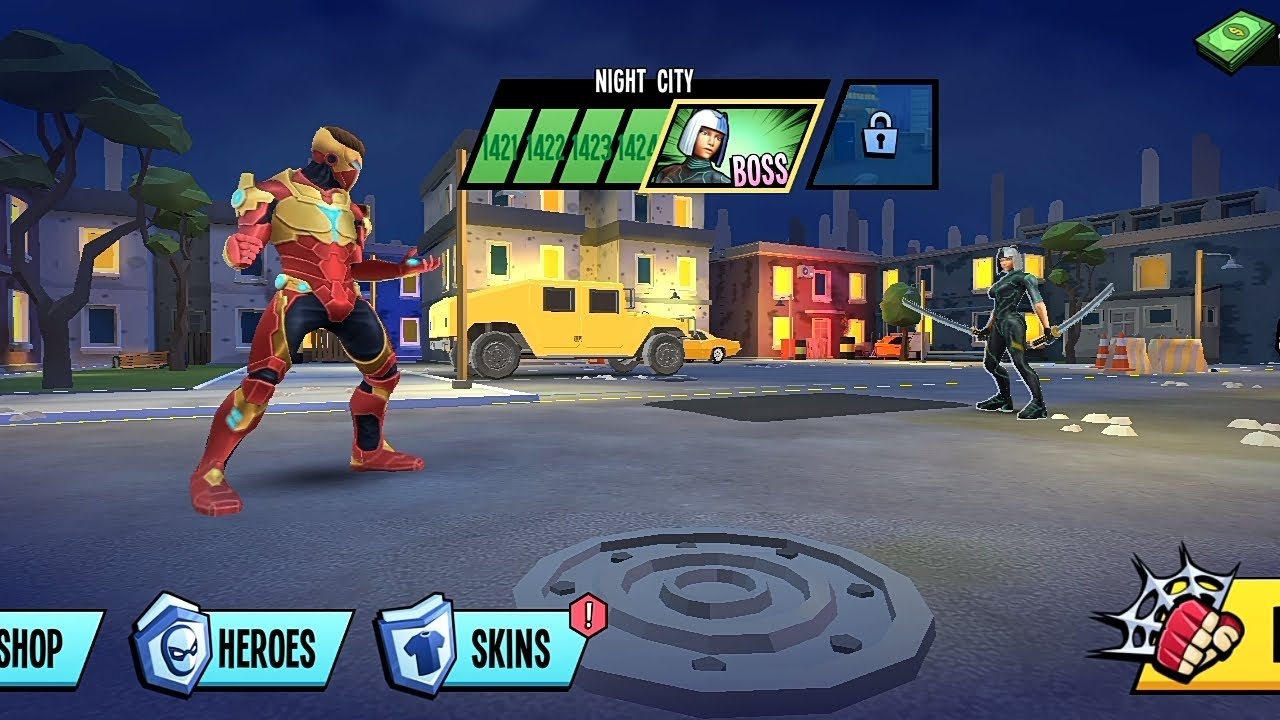The width and height of the screenshot is (1280, 720).
Task: Open the Skins menu
Action: point(485,648)
